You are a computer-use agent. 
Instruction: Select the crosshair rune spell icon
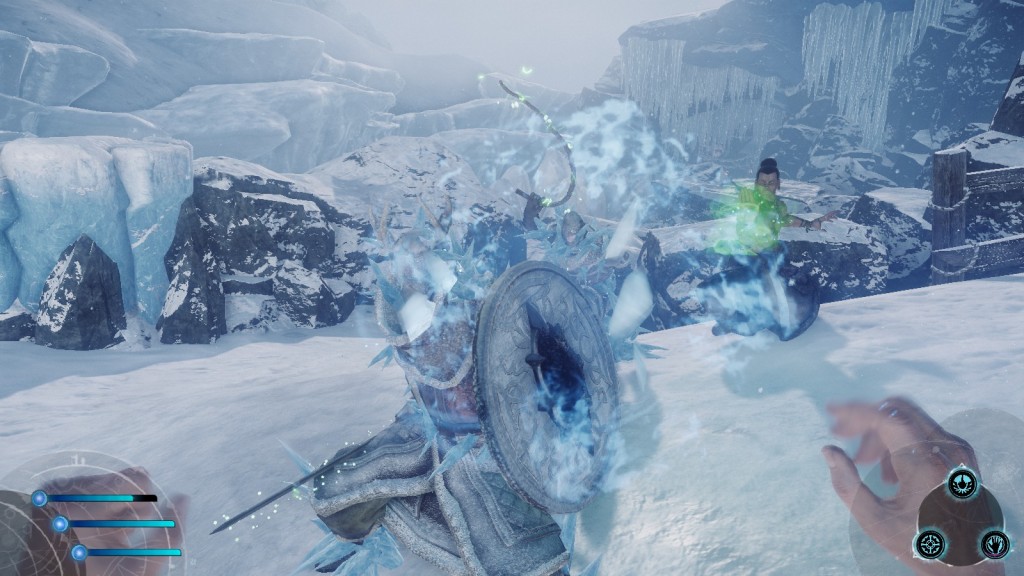pos(929,543)
